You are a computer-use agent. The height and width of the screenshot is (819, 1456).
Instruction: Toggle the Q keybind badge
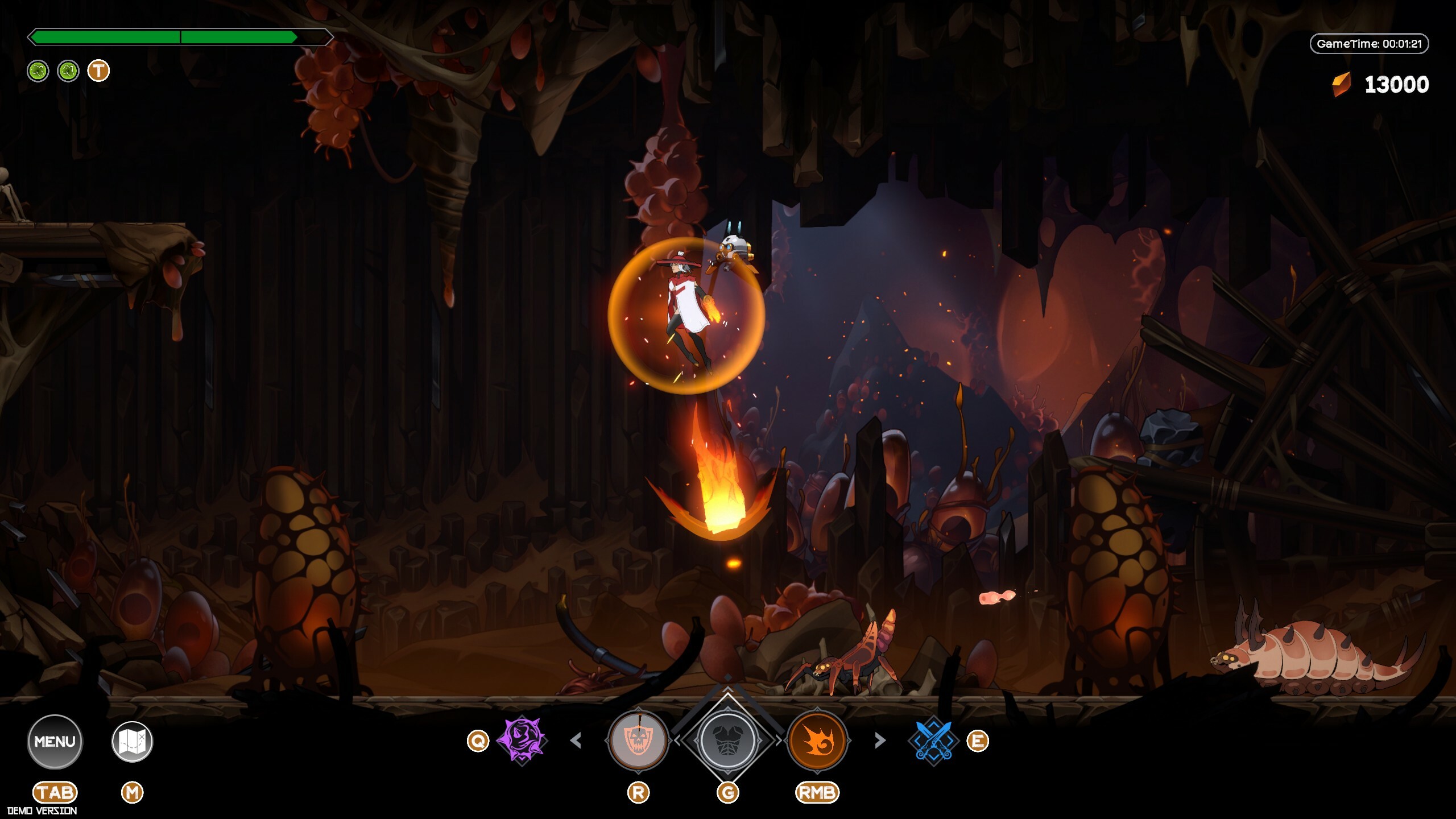(478, 741)
